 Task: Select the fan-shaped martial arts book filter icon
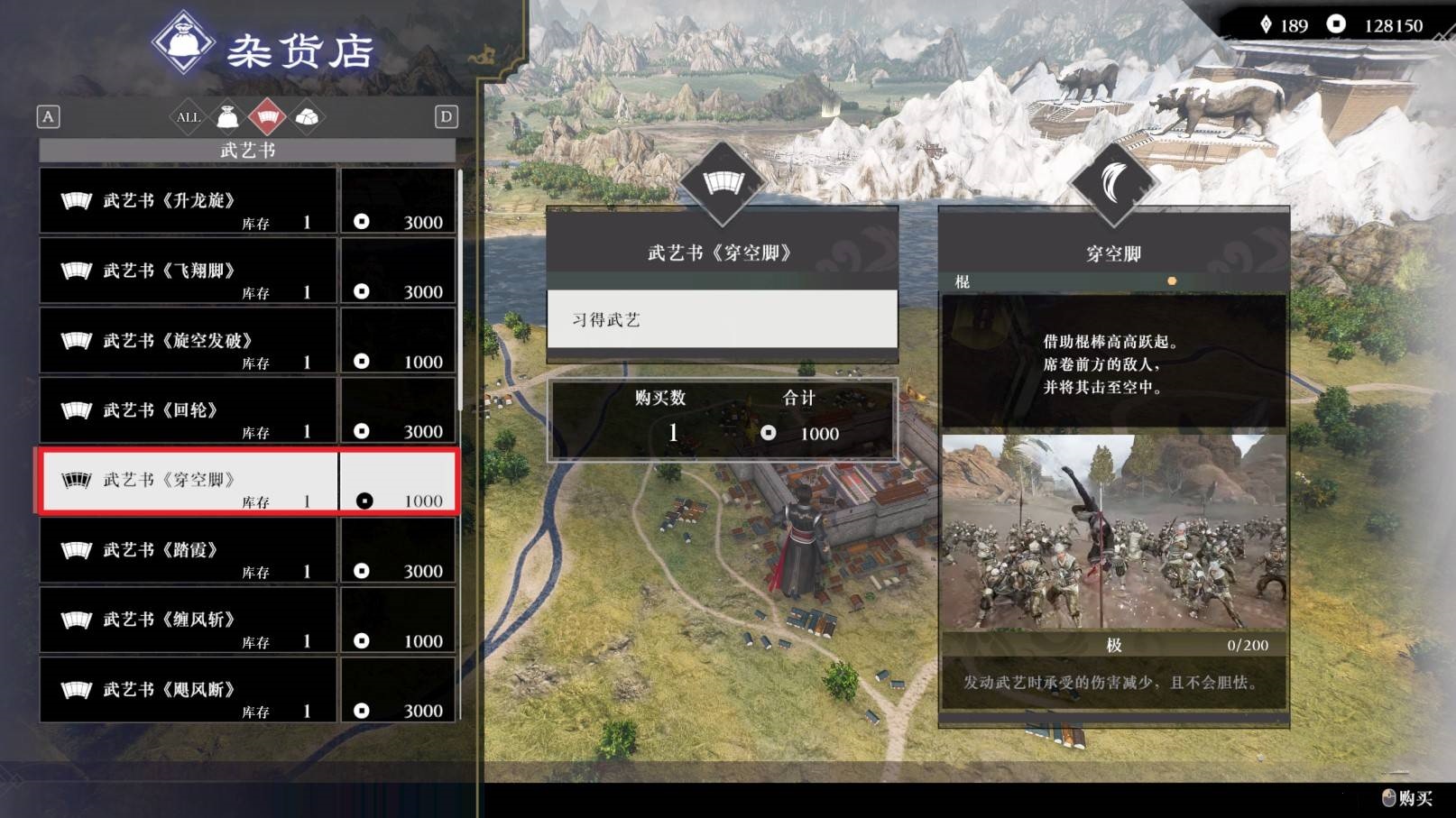268,116
